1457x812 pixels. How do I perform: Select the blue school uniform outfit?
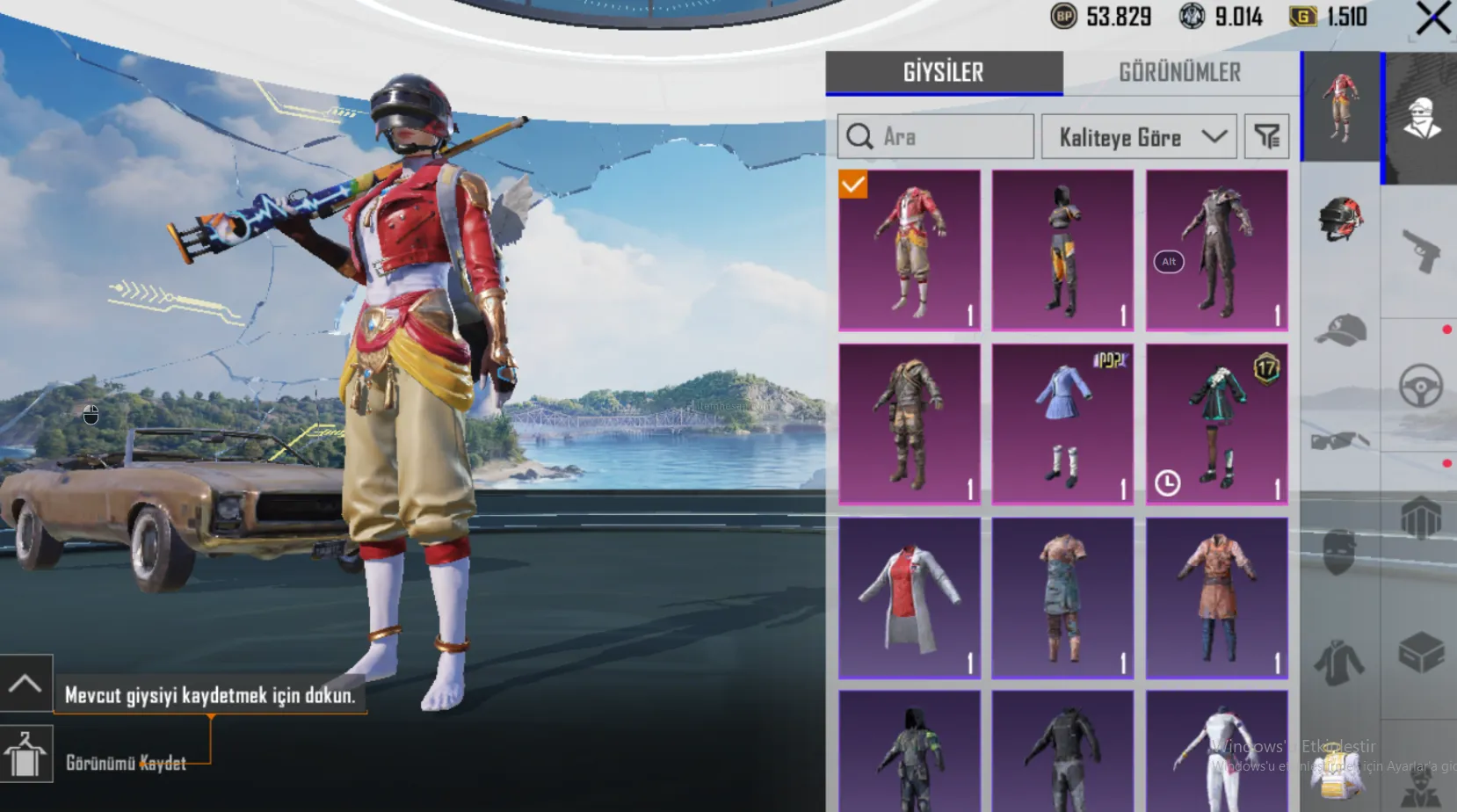coord(1062,424)
